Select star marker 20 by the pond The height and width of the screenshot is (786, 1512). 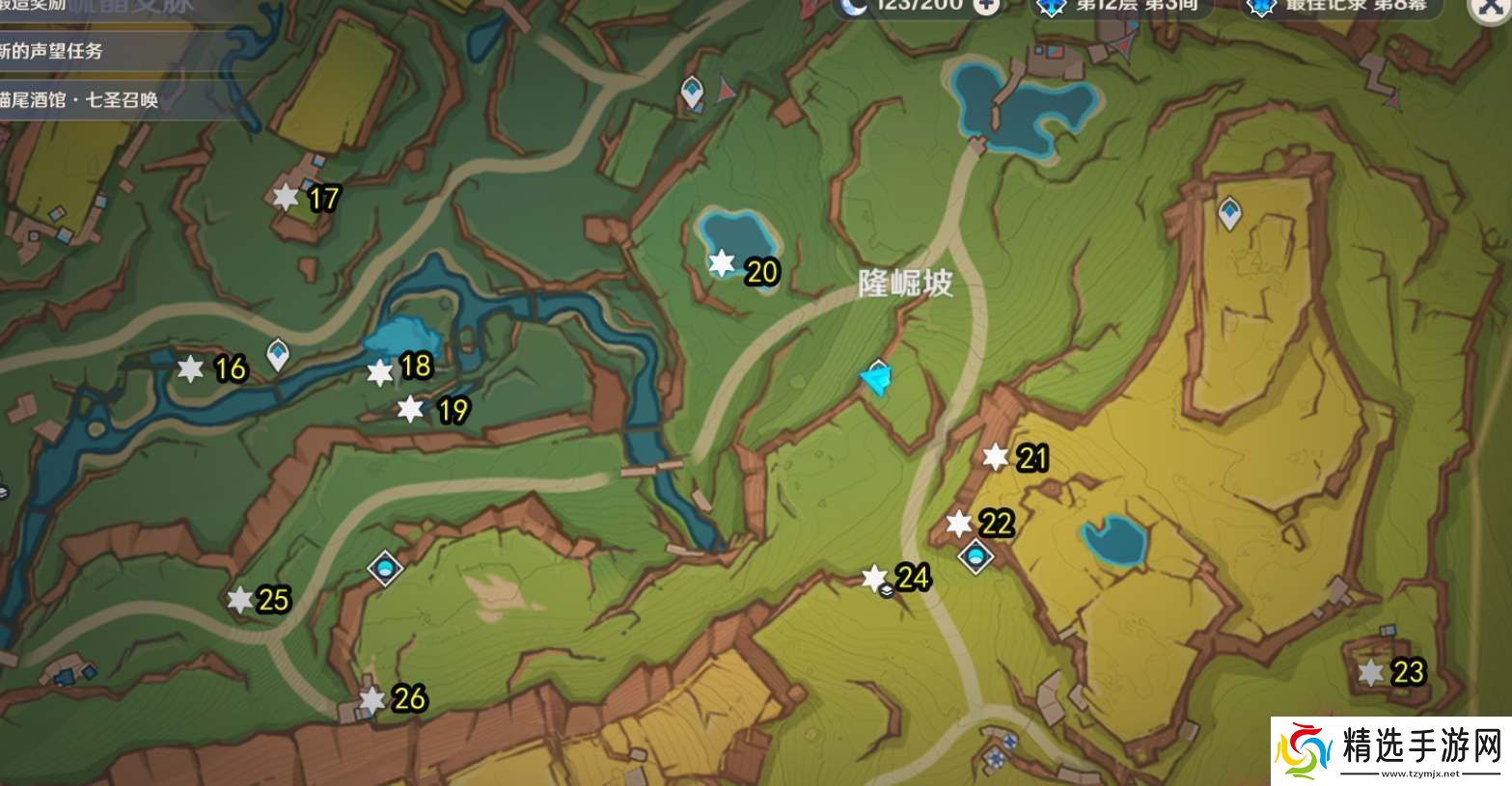click(x=722, y=263)
